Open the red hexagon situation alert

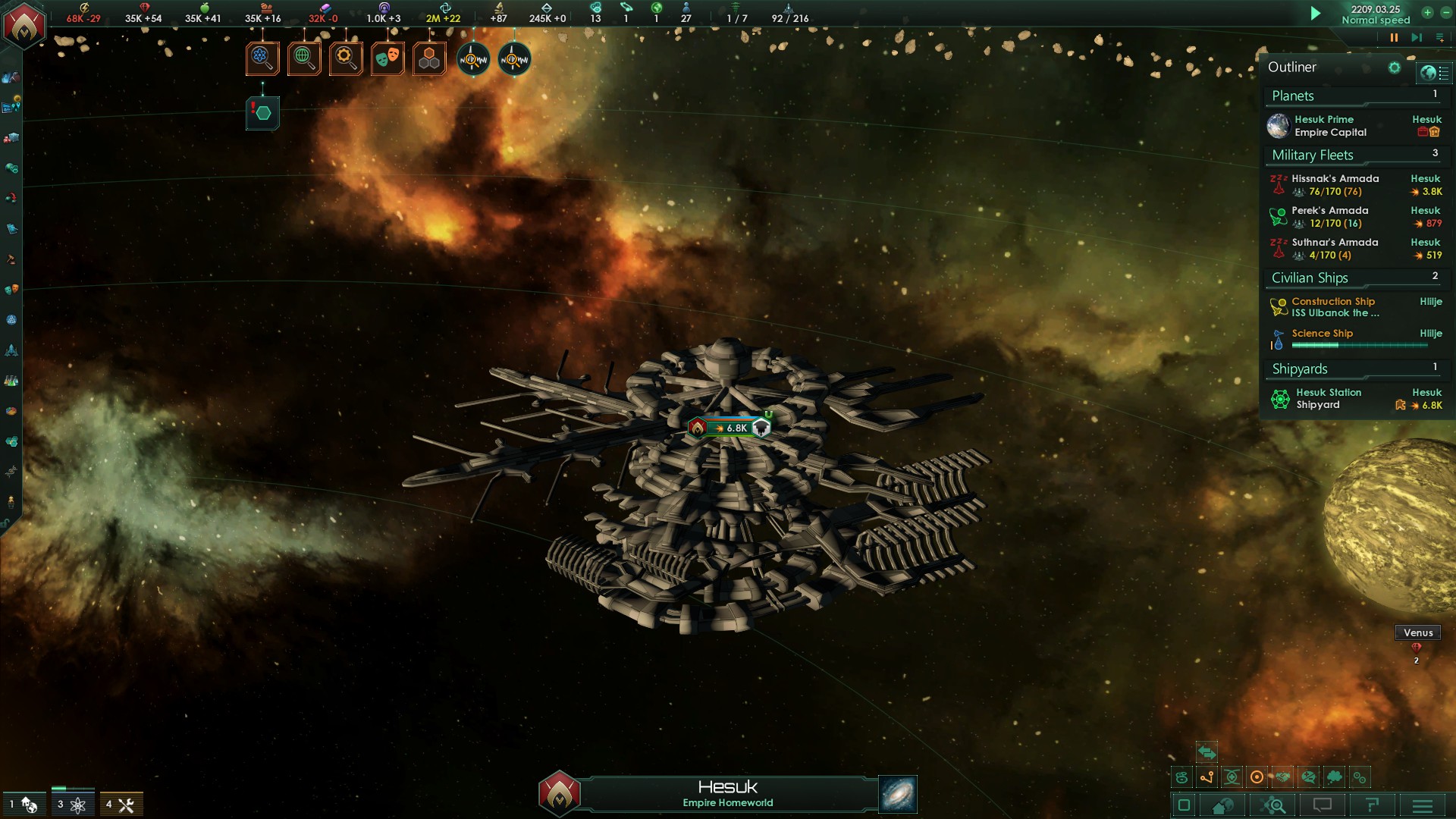(x=262, y=113)
